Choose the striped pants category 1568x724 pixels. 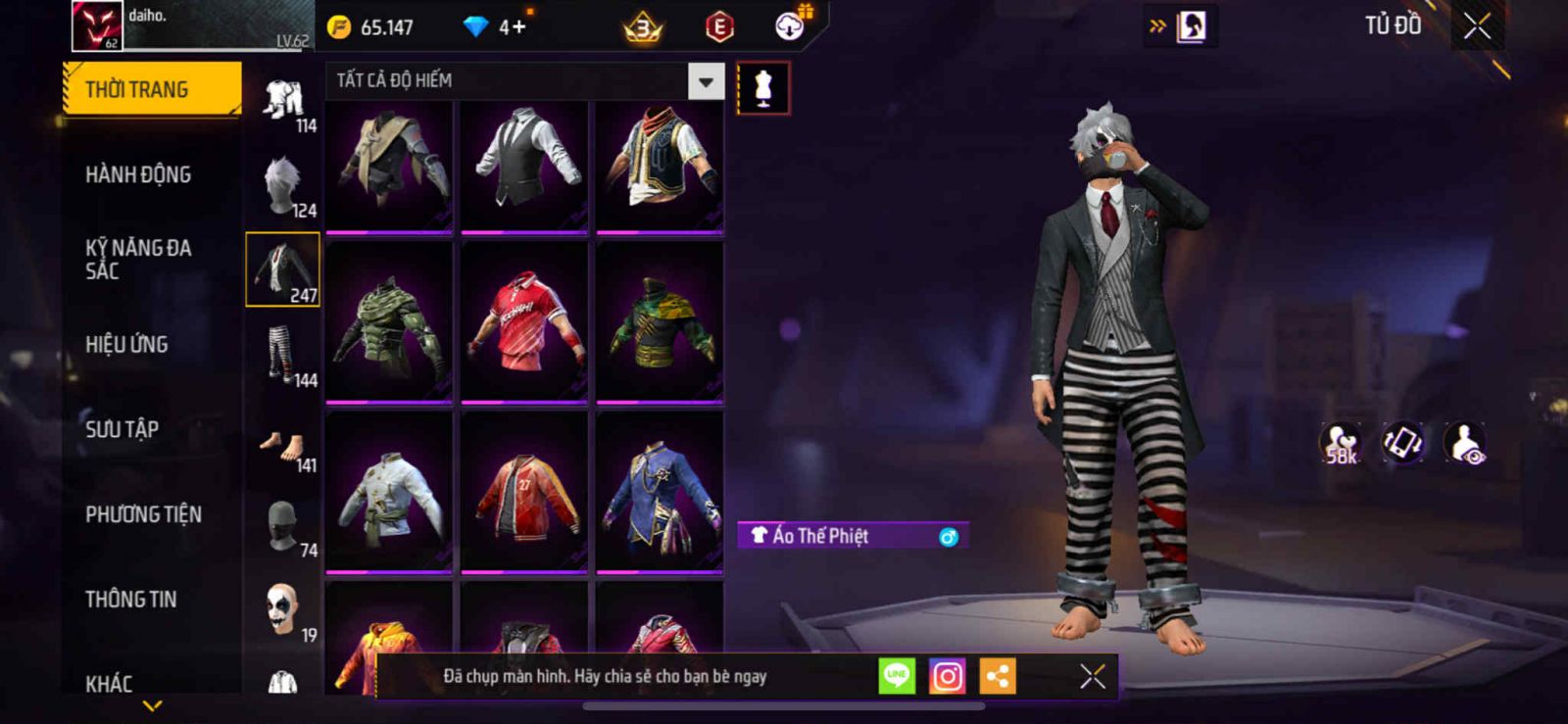[283, 356]
